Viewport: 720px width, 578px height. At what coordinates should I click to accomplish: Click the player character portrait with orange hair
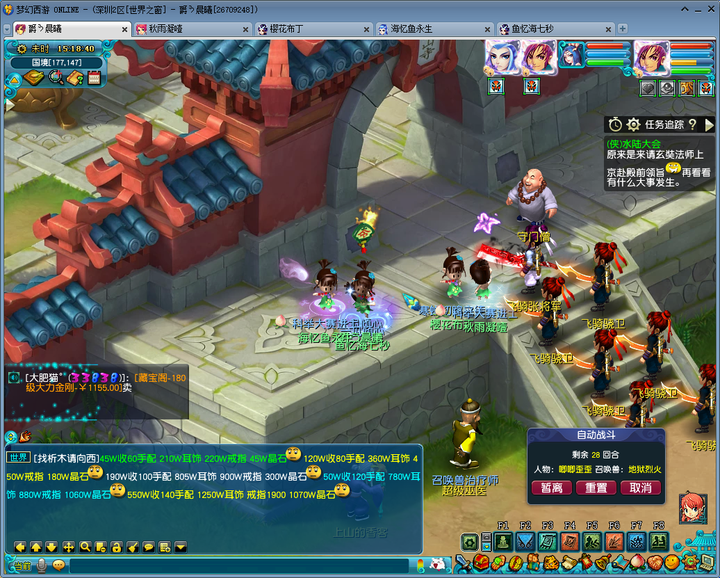click(651, 57)
